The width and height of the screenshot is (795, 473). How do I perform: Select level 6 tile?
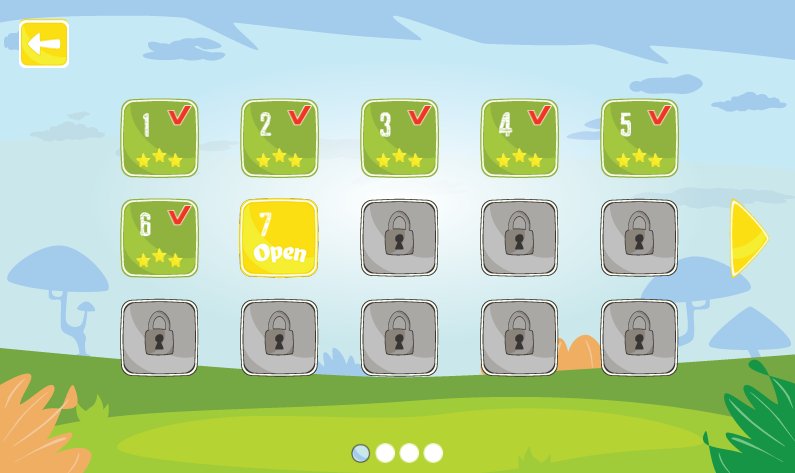160,238
